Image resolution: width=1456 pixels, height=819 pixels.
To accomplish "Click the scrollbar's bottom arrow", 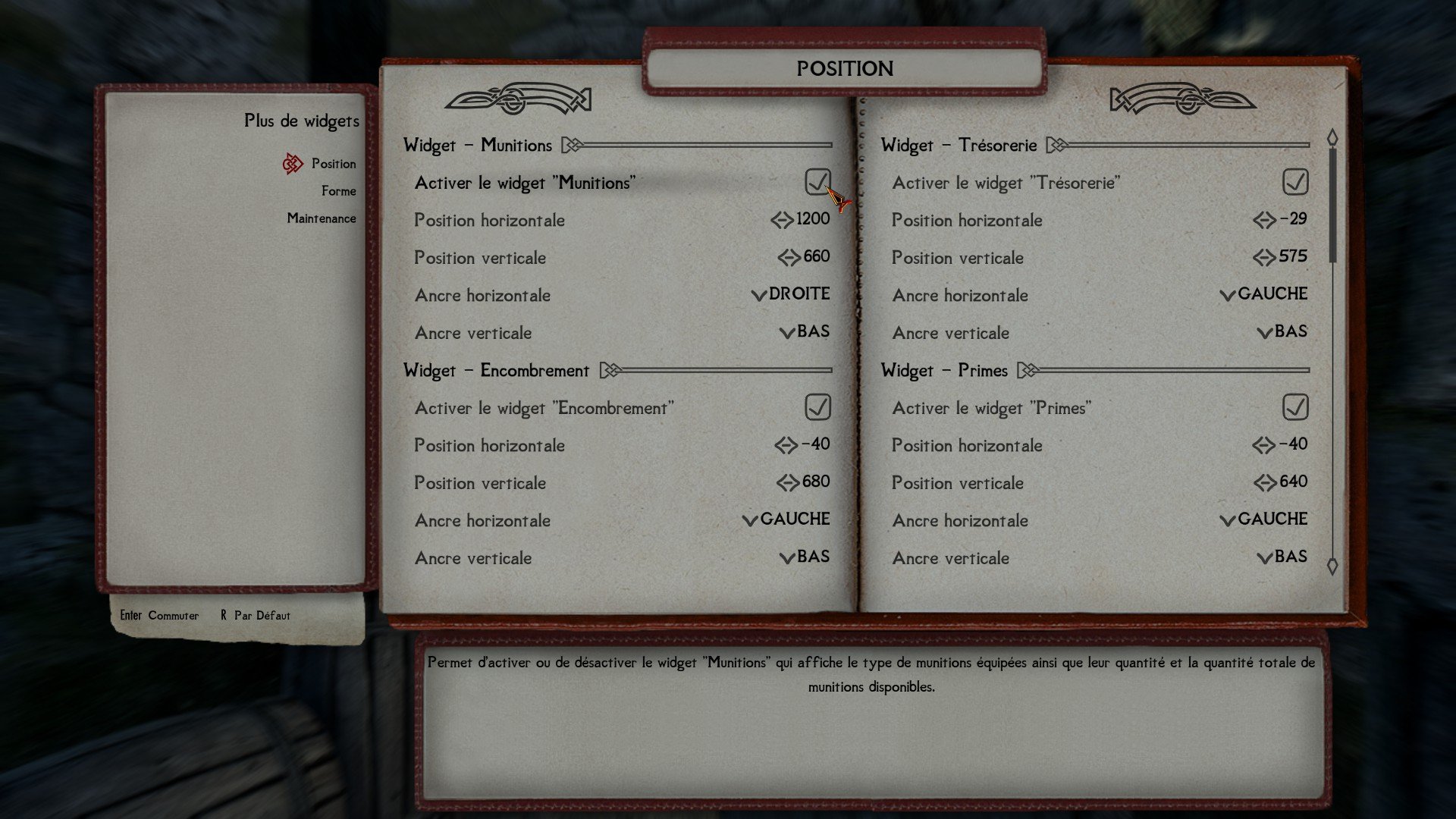I will (x=1332, y=566).
